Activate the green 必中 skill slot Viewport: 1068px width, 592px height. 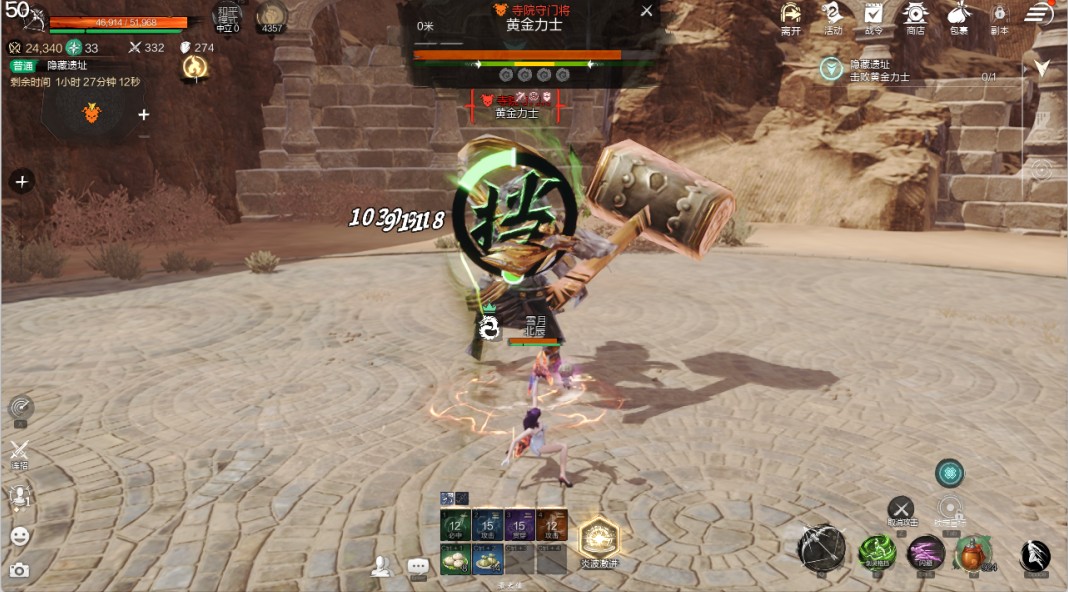pyautogui.click(x=456, y=524)
